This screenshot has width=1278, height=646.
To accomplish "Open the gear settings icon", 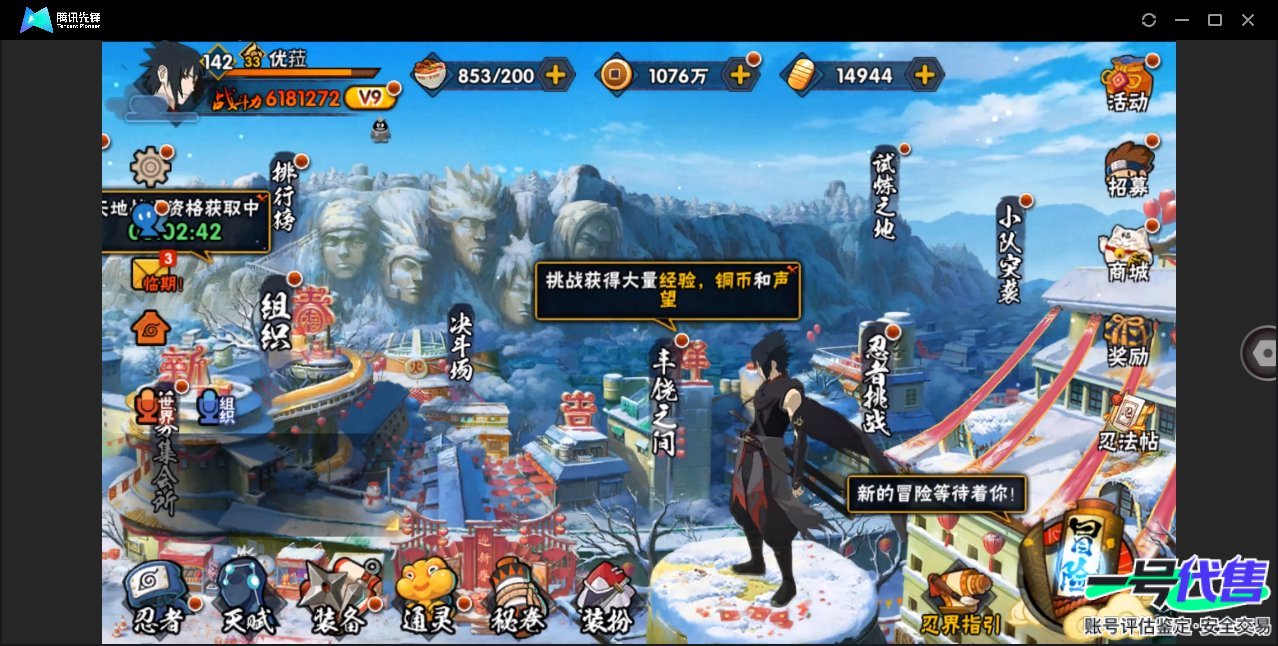I will pos(151,166).
